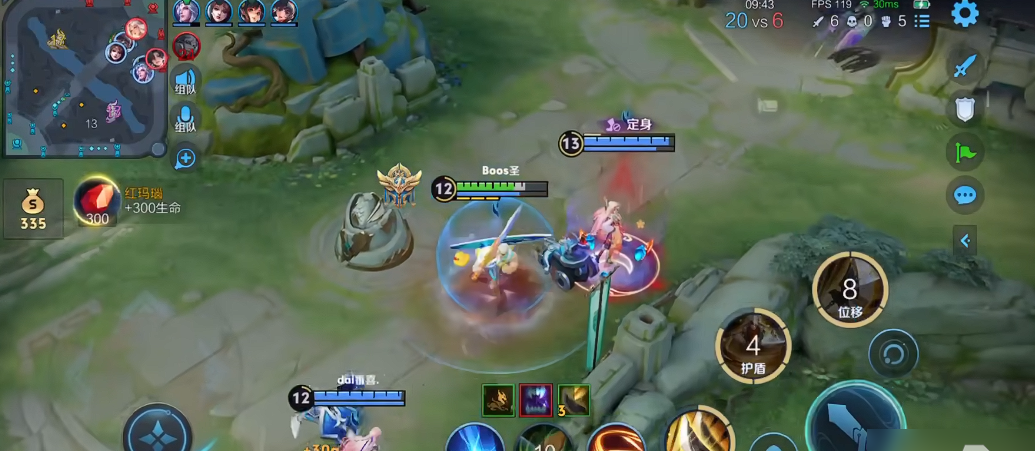Image resolution: width=1035 pixels, height=451 pixels.
Task: Open the scoreboard list icon
Action: coord(922,21)
